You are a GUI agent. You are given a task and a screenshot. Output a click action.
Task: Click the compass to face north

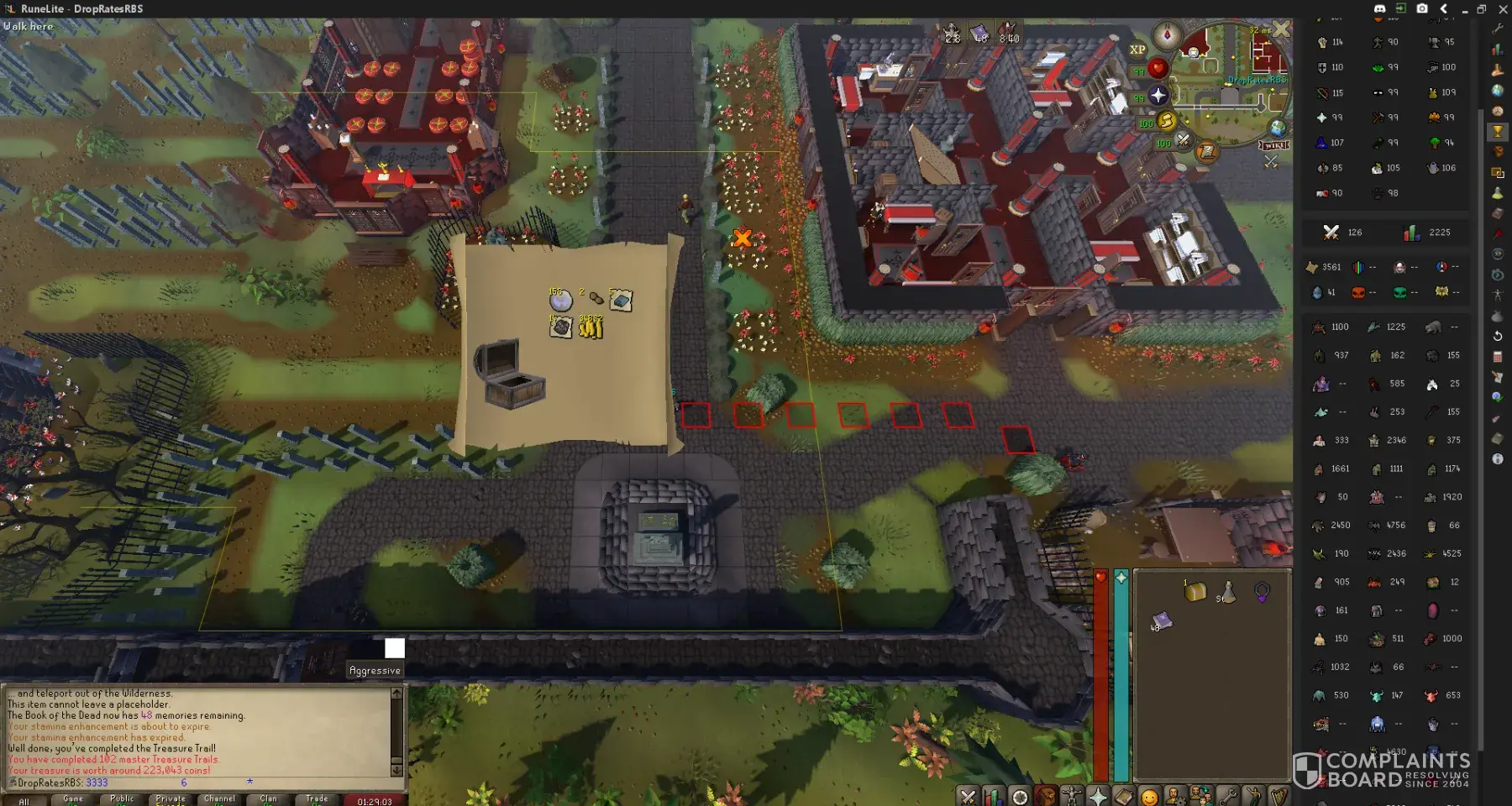[x=1167, y=36]
